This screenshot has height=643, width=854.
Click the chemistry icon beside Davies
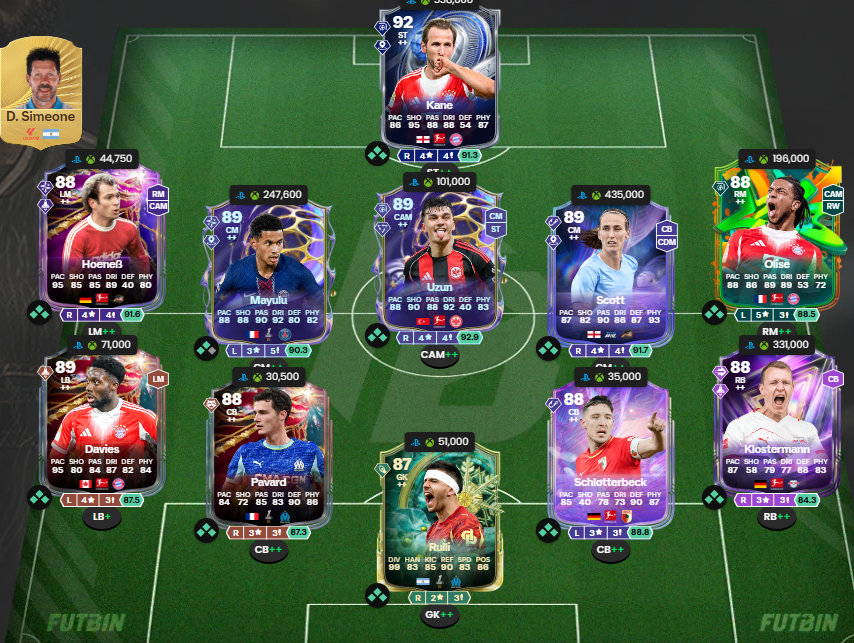pyautogui.click(x=39, y=497)
